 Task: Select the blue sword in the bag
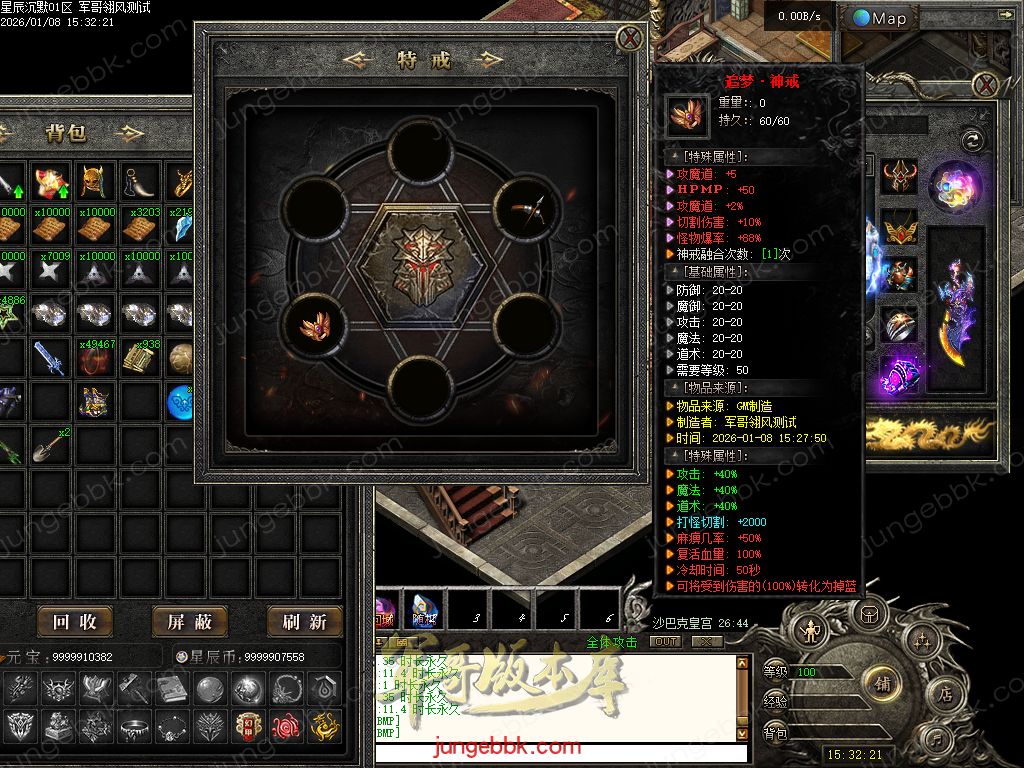click(x=51, y=358)
